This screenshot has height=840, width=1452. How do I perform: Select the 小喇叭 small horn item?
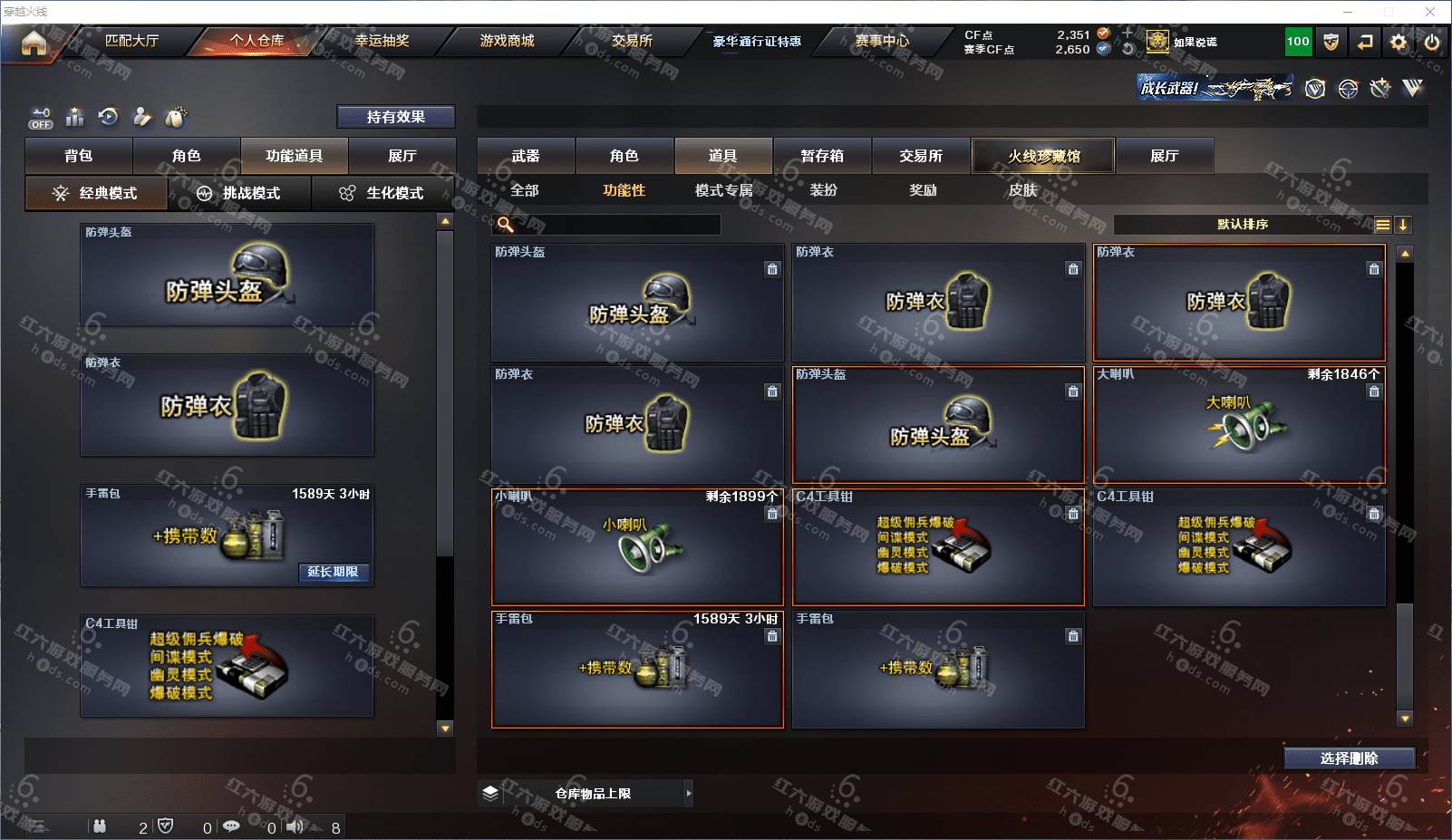point(637,546)
